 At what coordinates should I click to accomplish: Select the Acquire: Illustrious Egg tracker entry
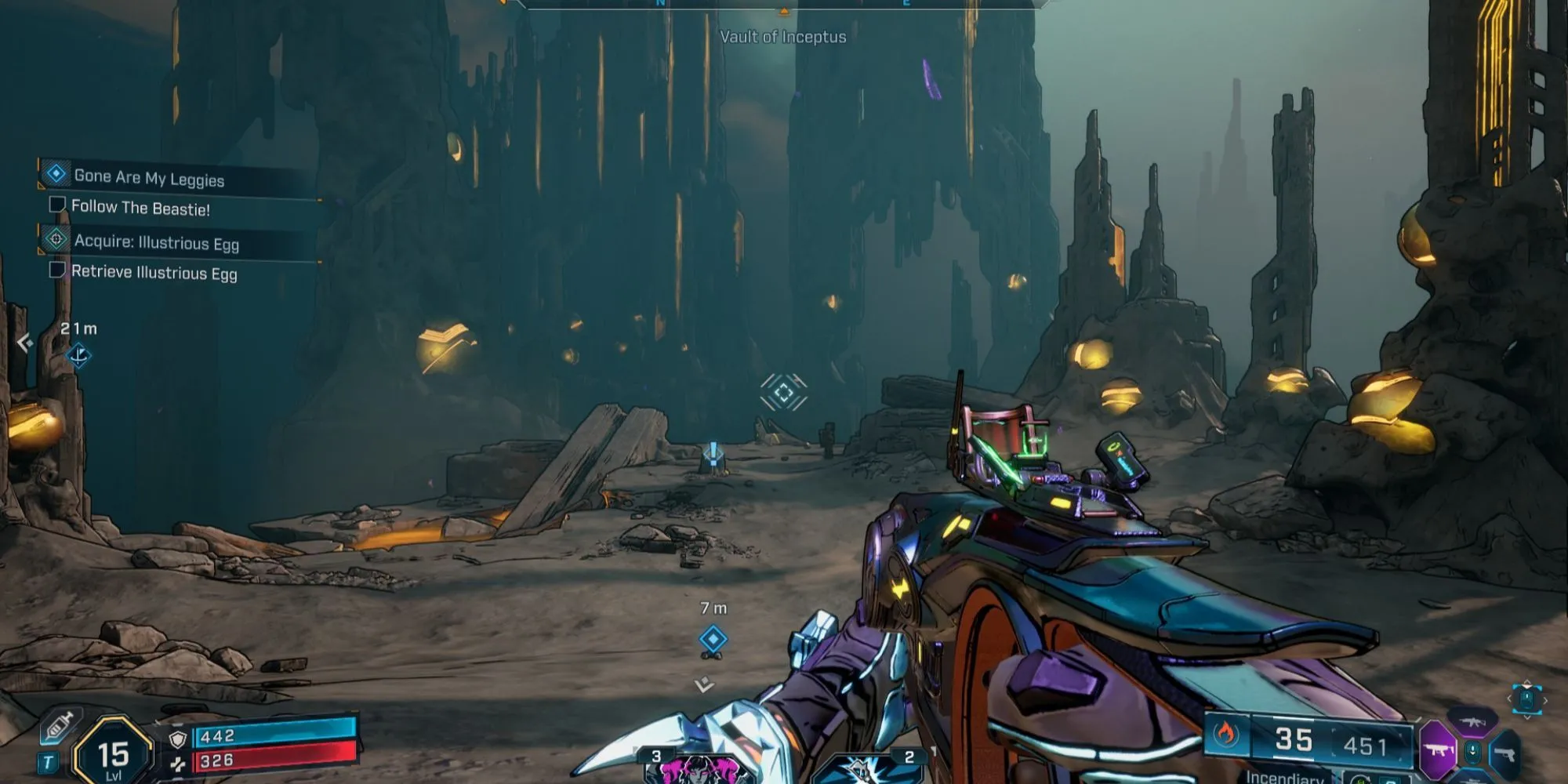click(156, 242)
